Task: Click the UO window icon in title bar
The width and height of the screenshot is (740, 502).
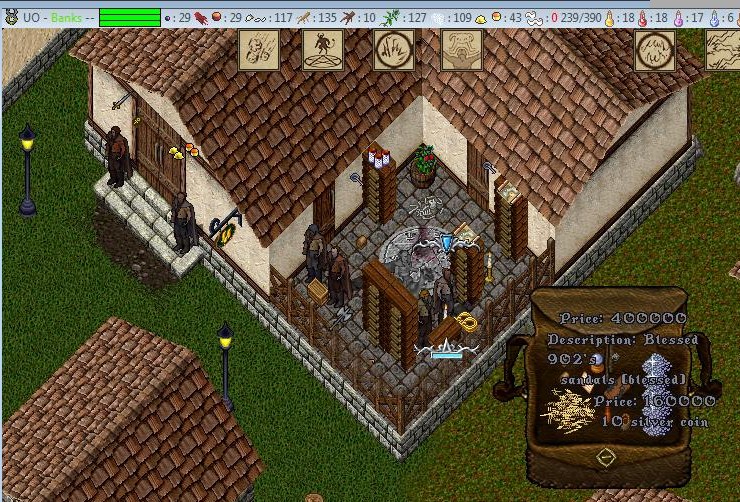Action: (x=12, y=18)
